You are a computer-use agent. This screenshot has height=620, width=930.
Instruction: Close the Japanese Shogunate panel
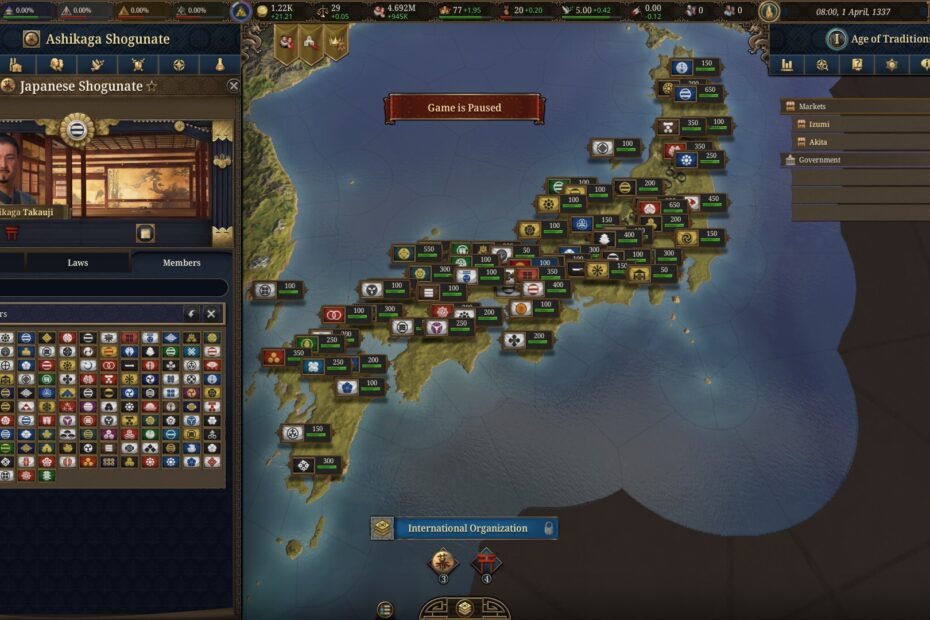click(233, 86)
